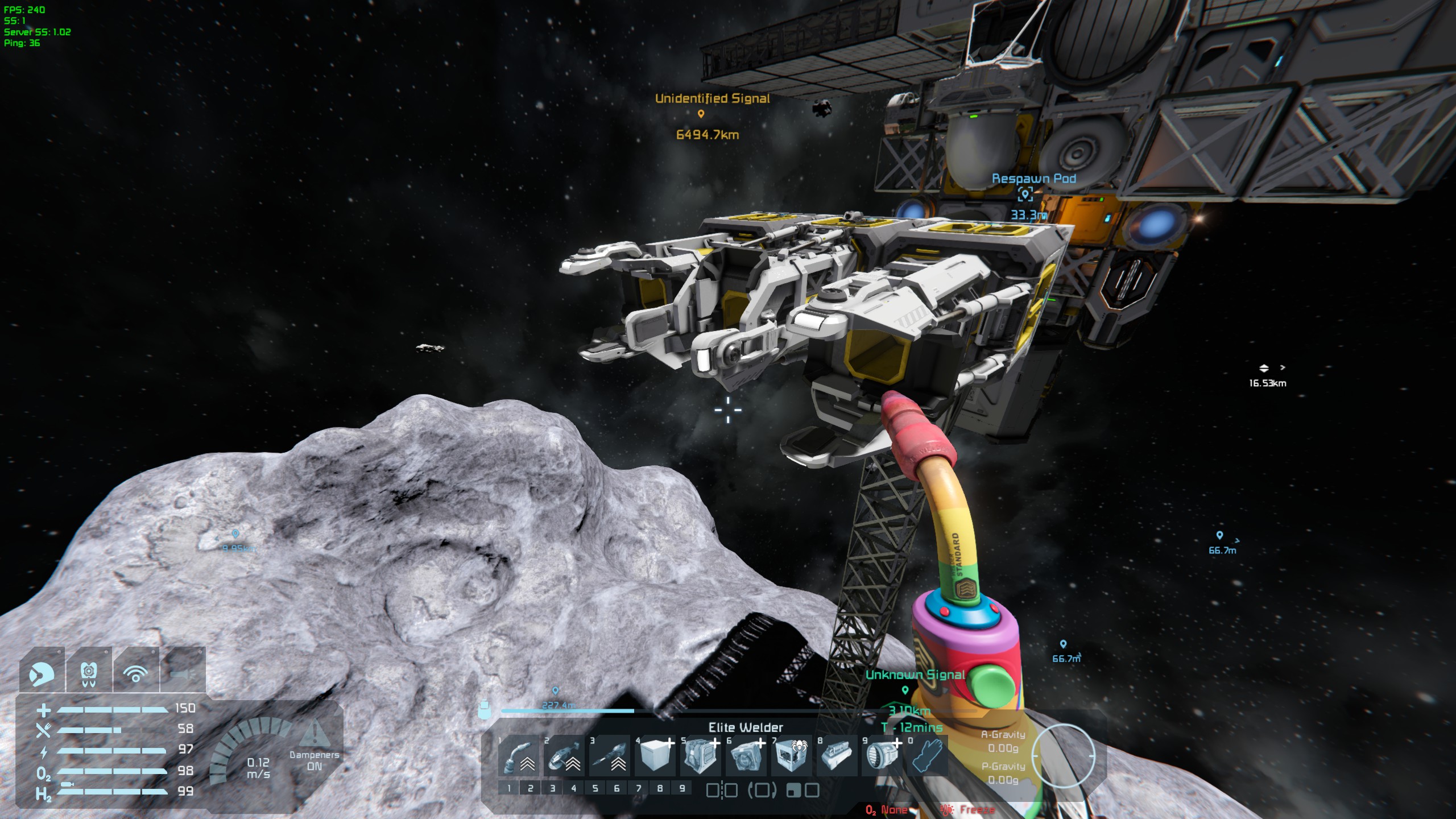This screenshot has width=1456, height=819.
Task: Click the Unidentified Signal marker
Action: click(x=701, y=114)
